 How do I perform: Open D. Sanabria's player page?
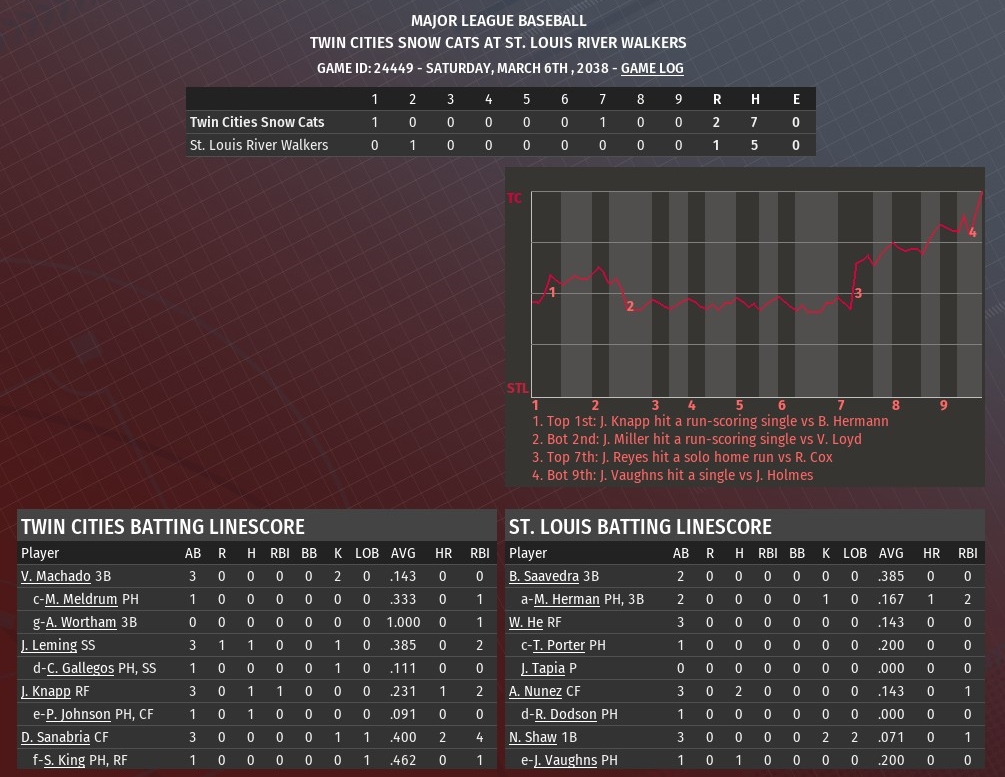[55, 737]
